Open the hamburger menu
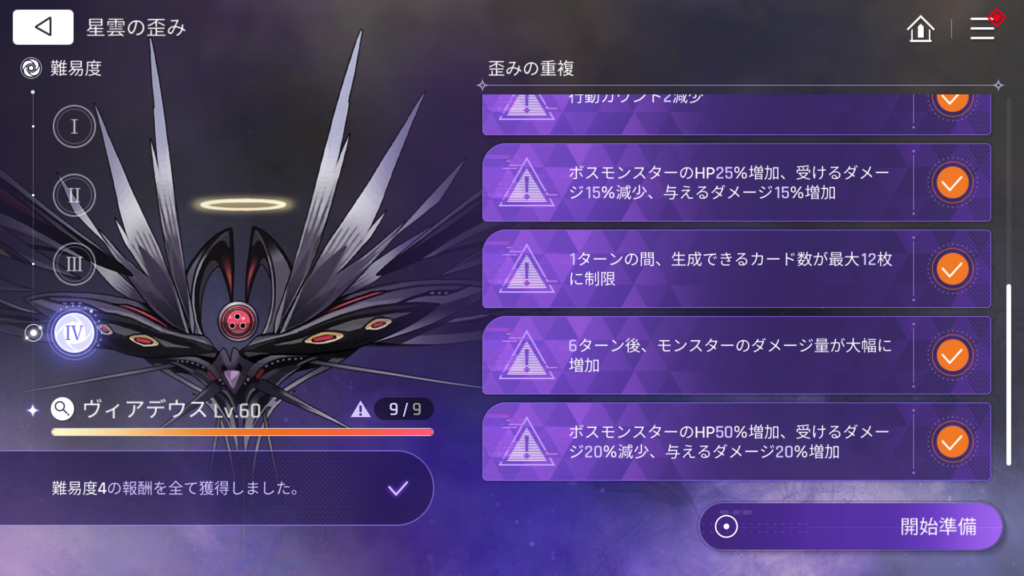Image resolution: width=1024 pixels, height=576 pixels. tap(983, 28)
